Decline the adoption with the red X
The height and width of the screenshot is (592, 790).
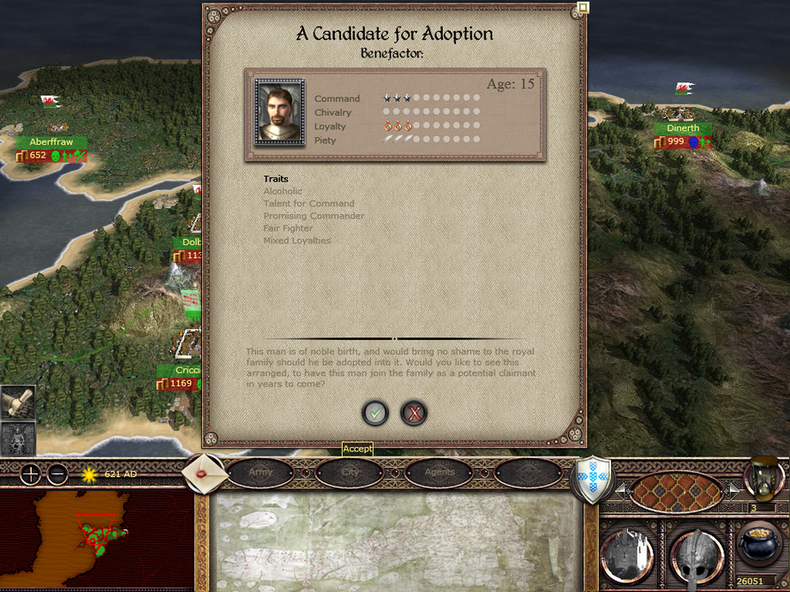point(413,412)
